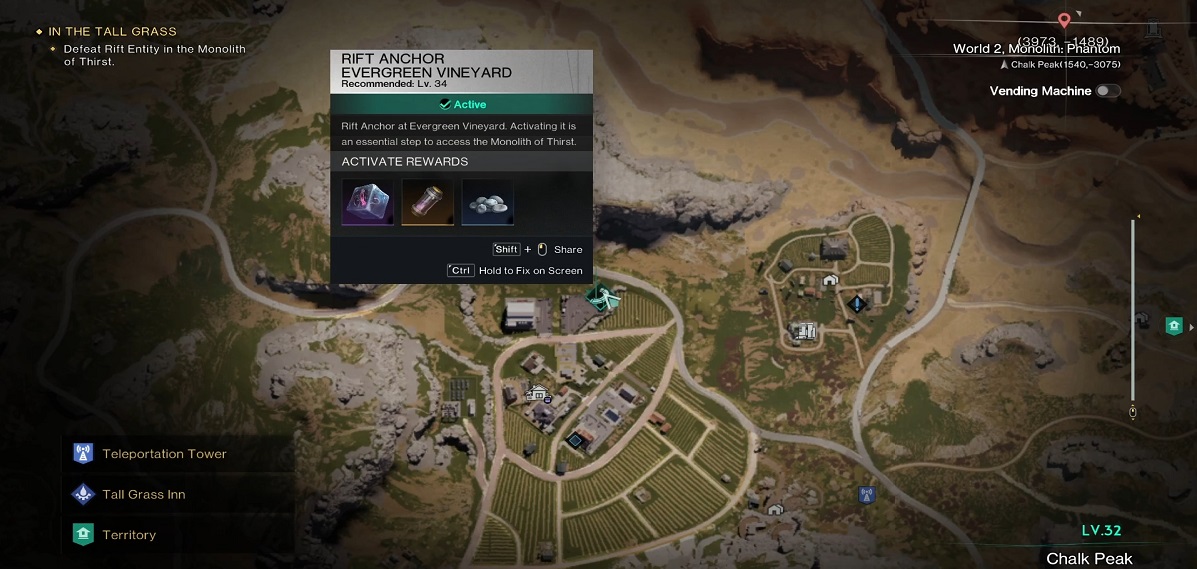Toggle the Vending Machine map filter
The width and height of the screenshot is (1197, 569).
[1107, 91]
